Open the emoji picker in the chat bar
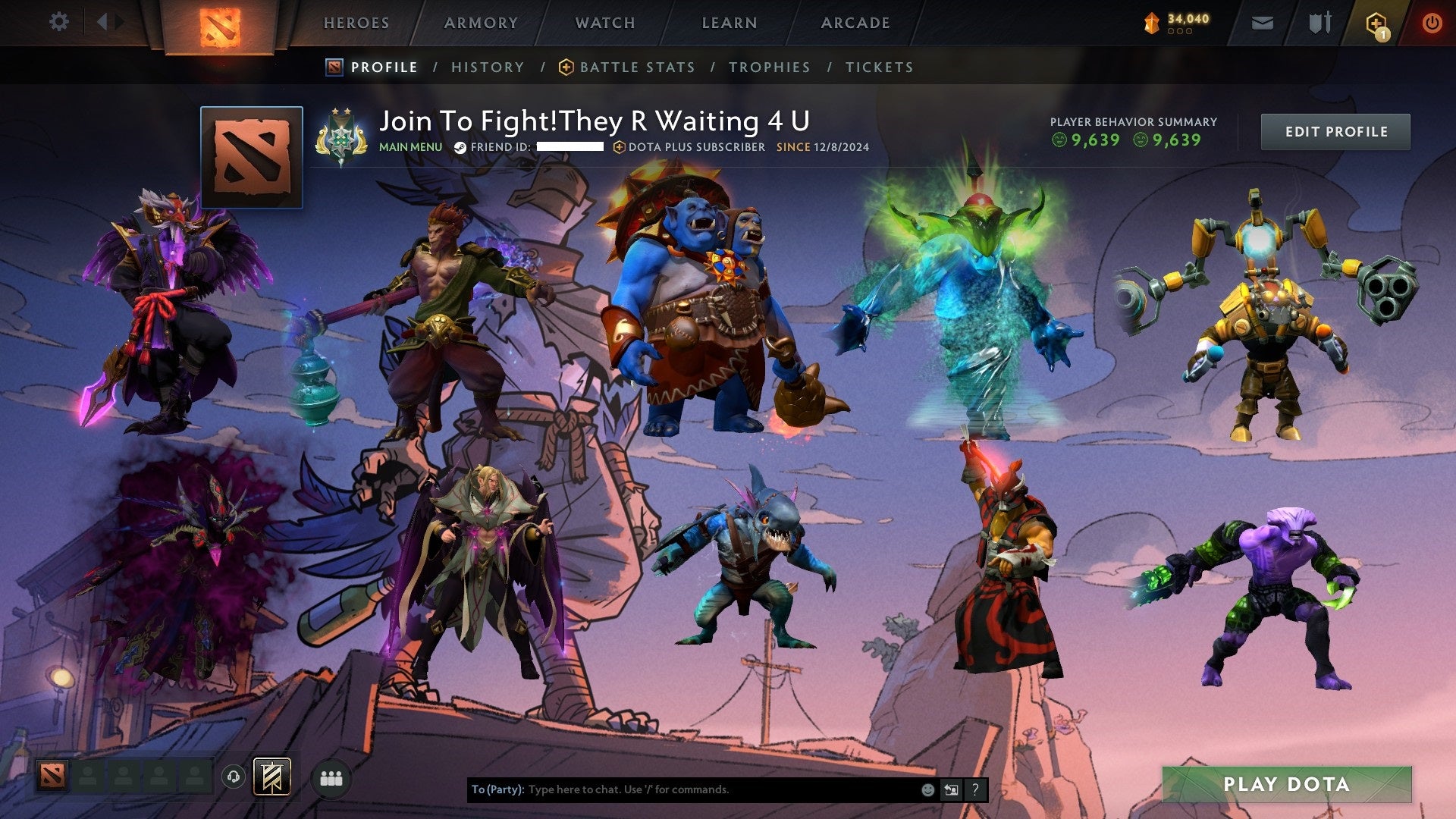1456x819 pixels. [x=927, y=789]
